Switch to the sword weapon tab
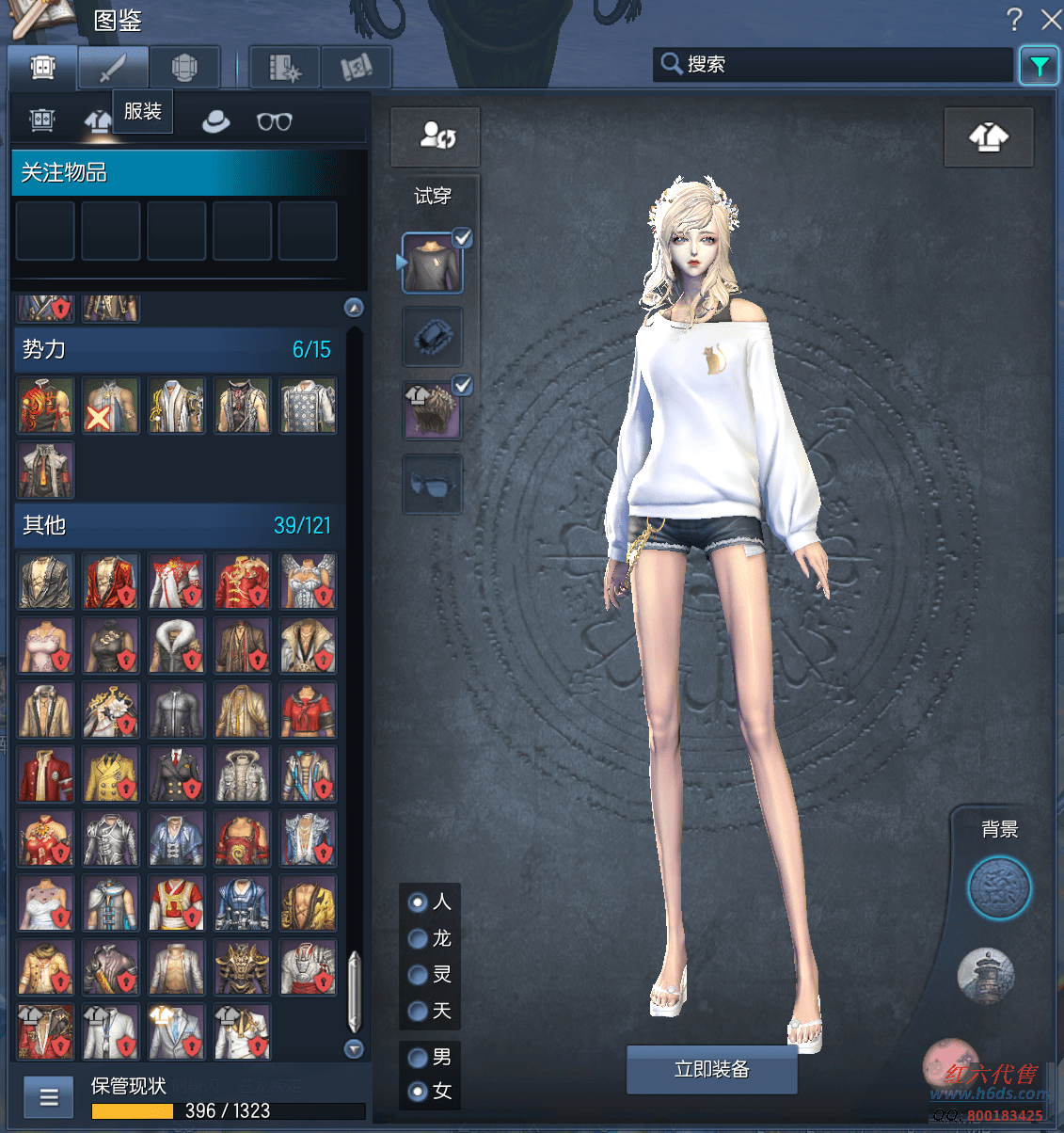The image size is (1064, 1133). (113, 68)
